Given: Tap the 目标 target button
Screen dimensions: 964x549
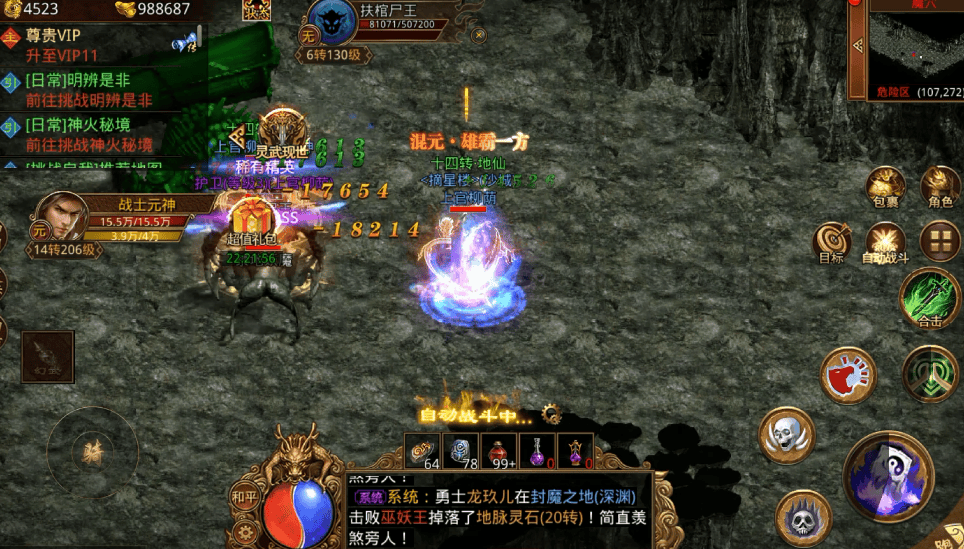Looking at the screenshot, I should 831,242.
